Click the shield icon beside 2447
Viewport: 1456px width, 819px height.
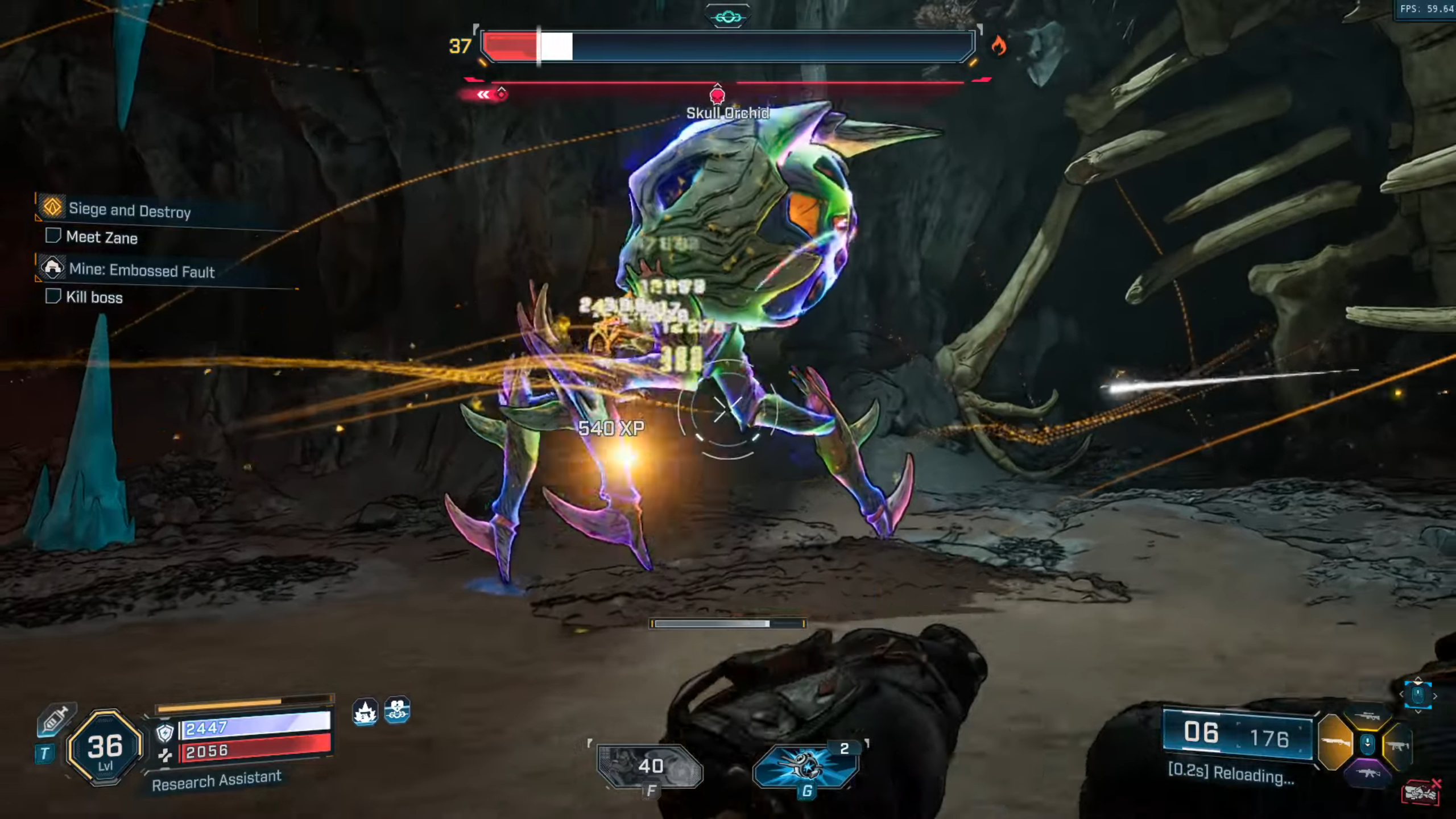pyautogui.click(x=165, y=733)
